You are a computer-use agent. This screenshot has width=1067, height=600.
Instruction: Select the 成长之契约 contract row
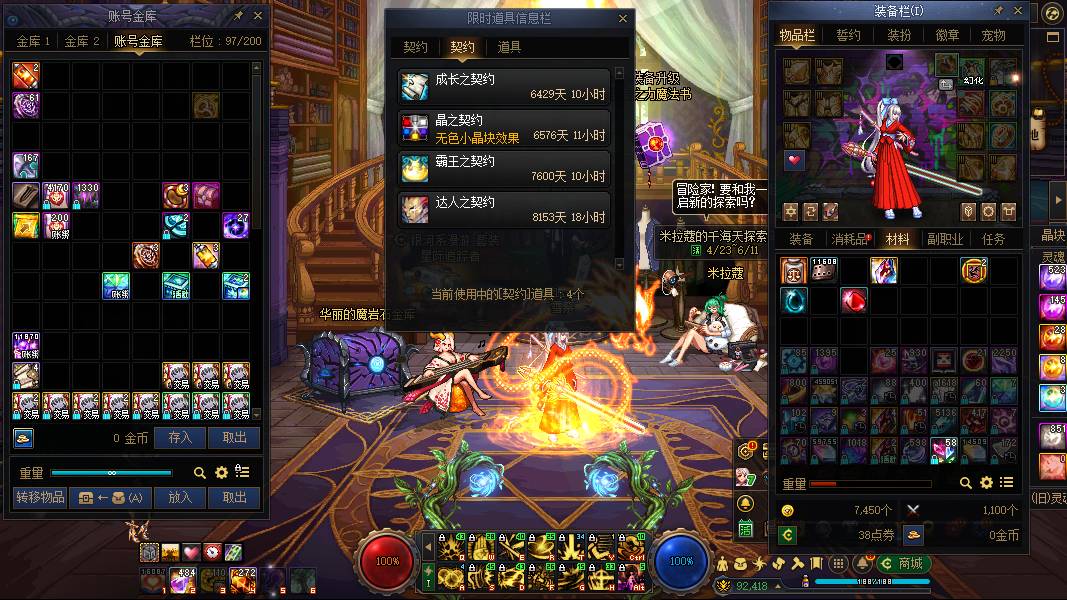point(505,86)
